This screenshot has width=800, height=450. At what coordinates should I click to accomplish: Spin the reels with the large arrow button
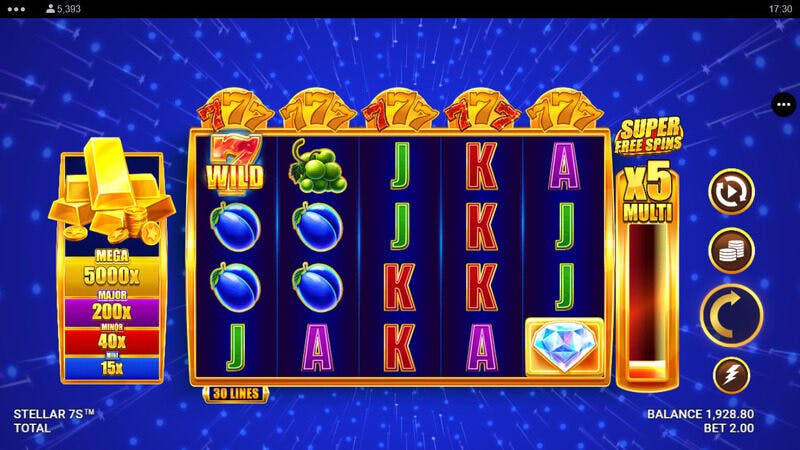click(x=731, y=313)
